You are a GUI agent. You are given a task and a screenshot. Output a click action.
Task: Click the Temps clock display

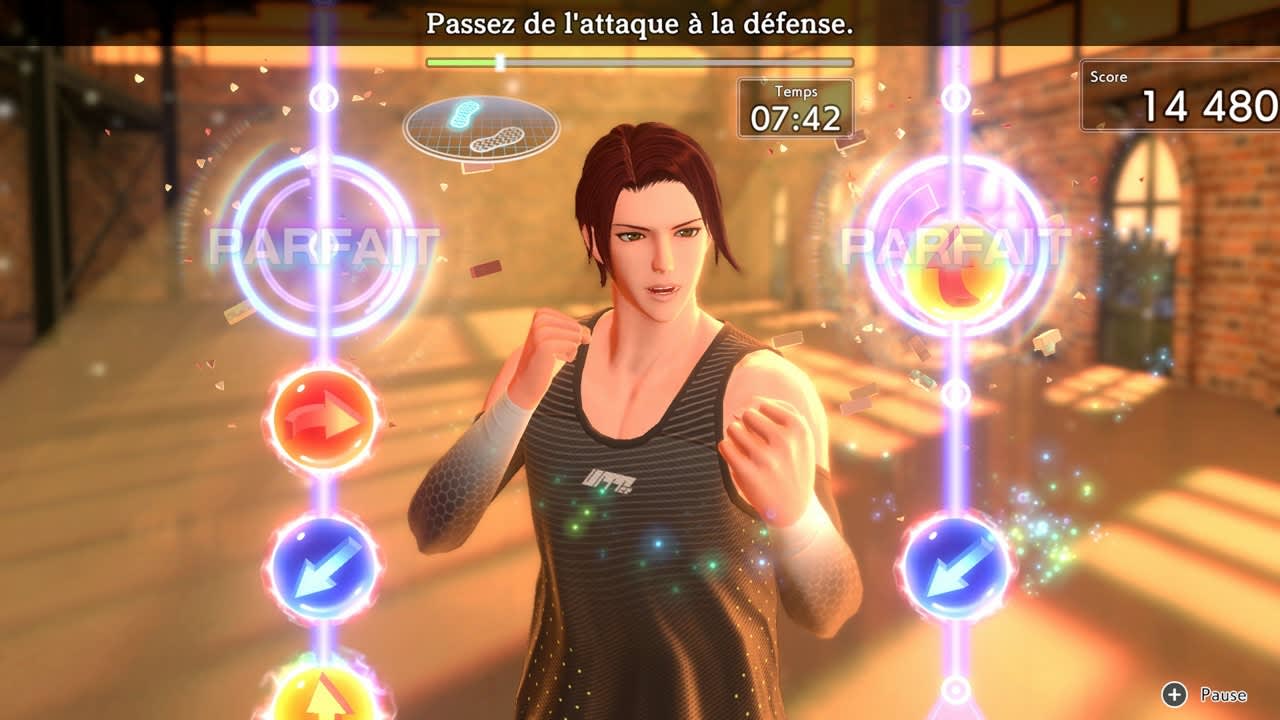tap(796, 104)
